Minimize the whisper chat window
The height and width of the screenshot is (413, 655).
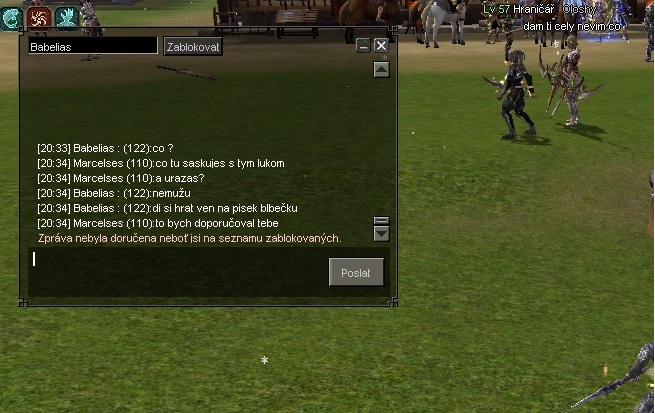(364, 46)
